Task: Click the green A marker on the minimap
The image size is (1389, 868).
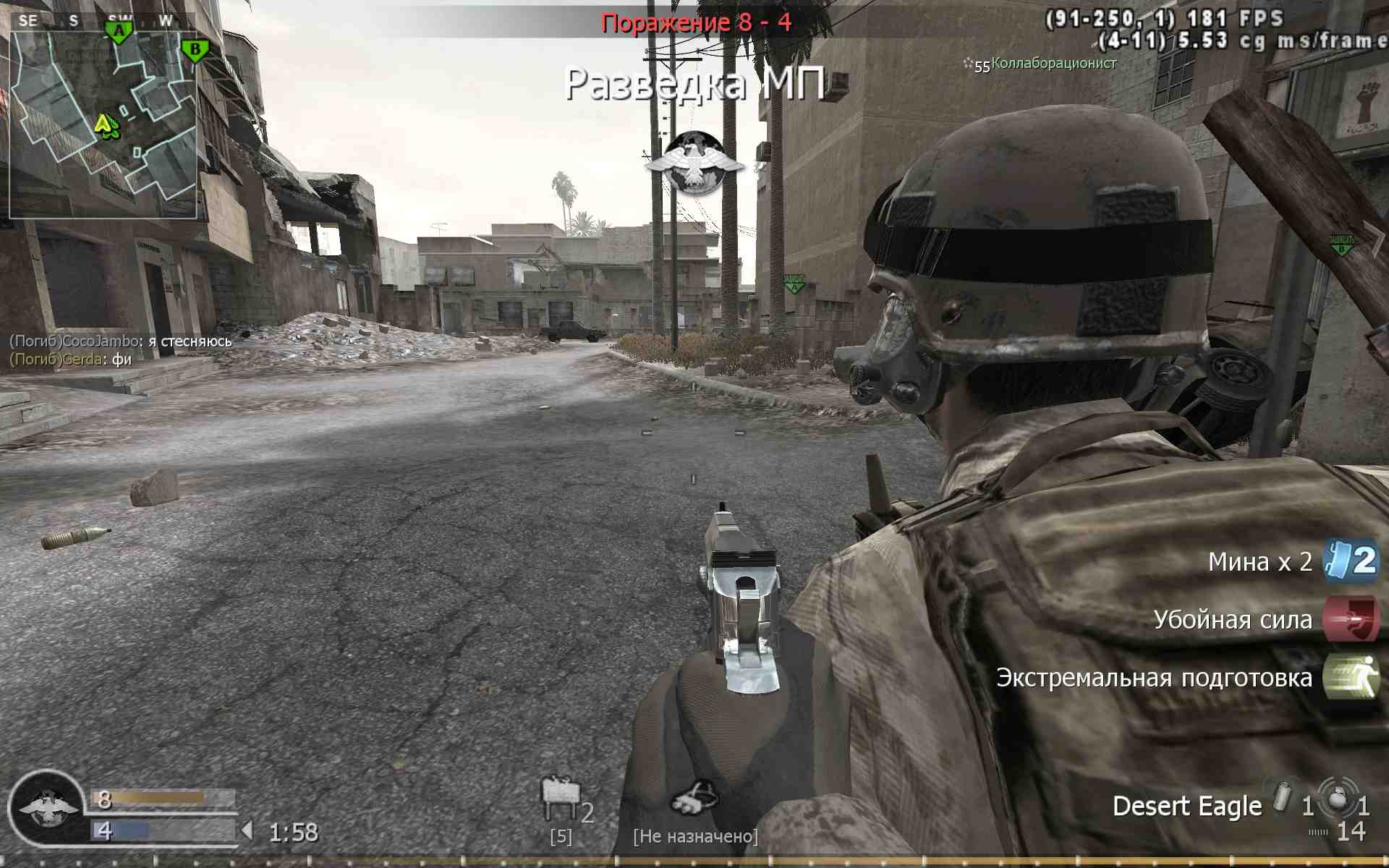Action: point(118,30)
